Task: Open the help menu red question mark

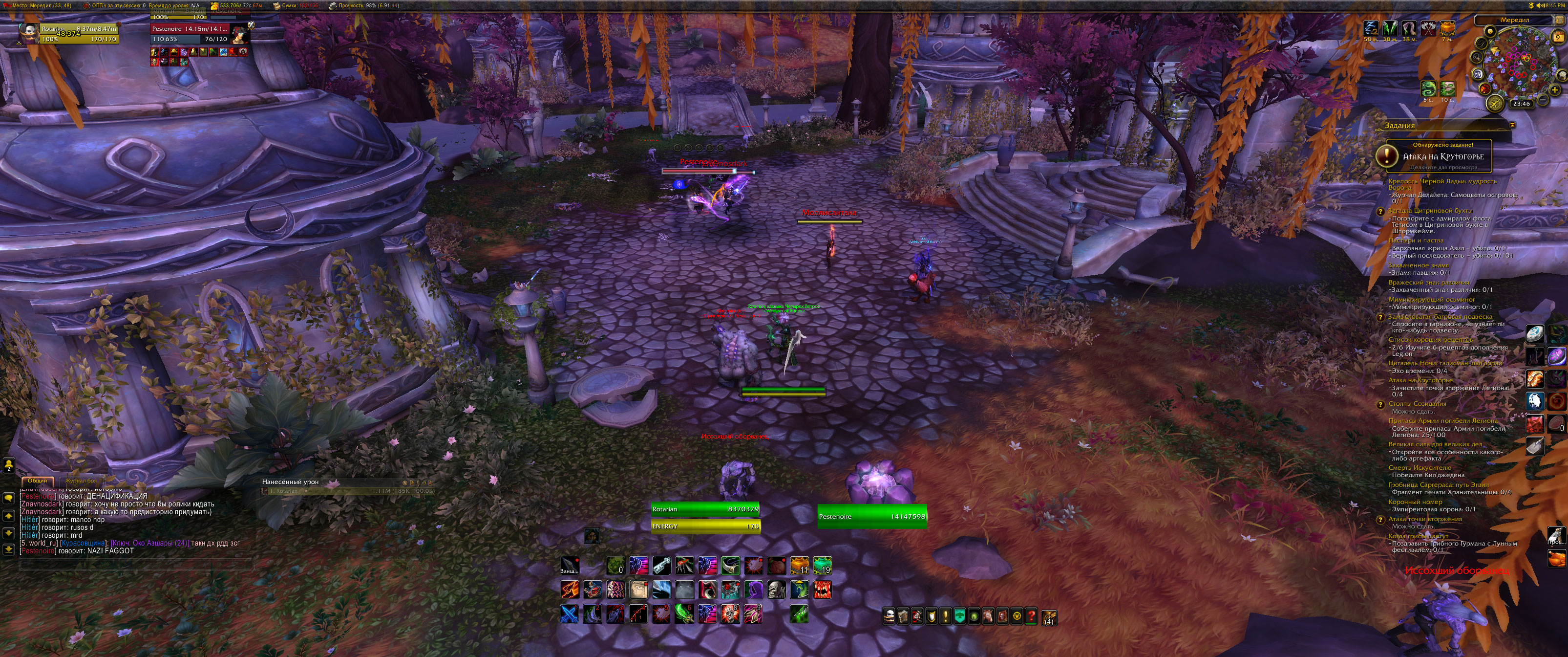Action: (x=1031, y=616)
